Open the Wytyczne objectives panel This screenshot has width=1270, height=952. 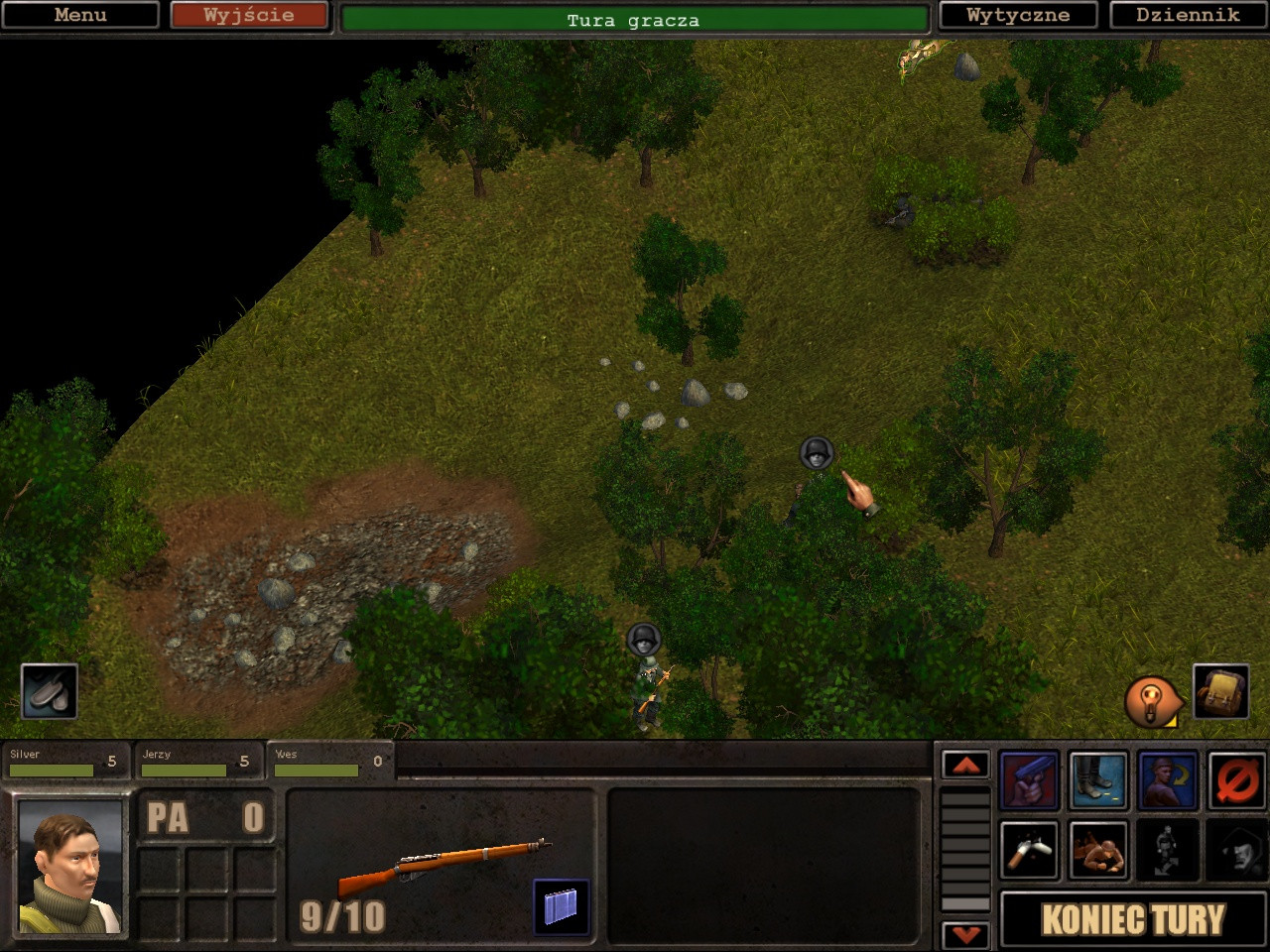(x=1018, y=15)
